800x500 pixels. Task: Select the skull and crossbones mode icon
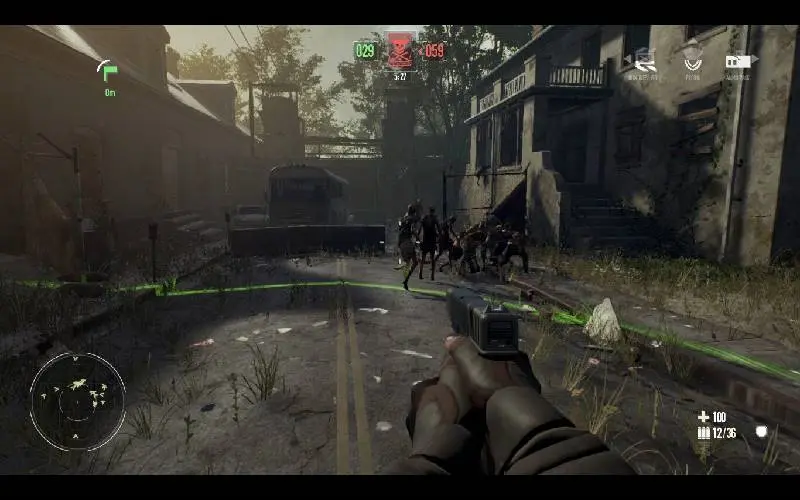[399, 50]
